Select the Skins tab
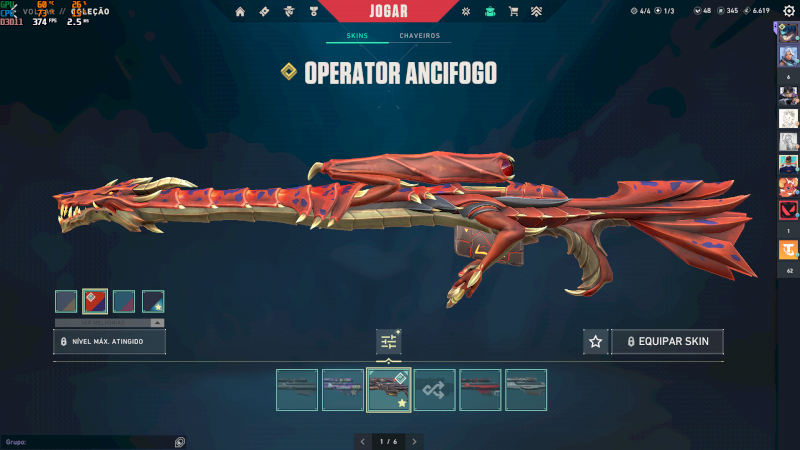 [x=357, y=36]
